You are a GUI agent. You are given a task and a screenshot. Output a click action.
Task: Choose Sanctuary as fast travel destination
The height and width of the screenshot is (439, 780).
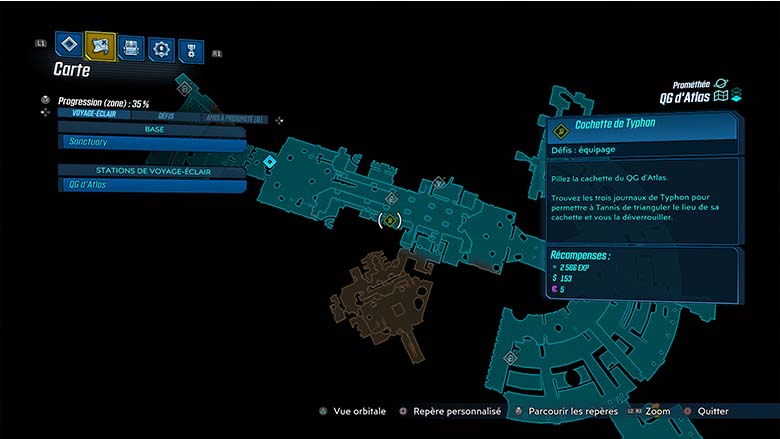point(152,145)
